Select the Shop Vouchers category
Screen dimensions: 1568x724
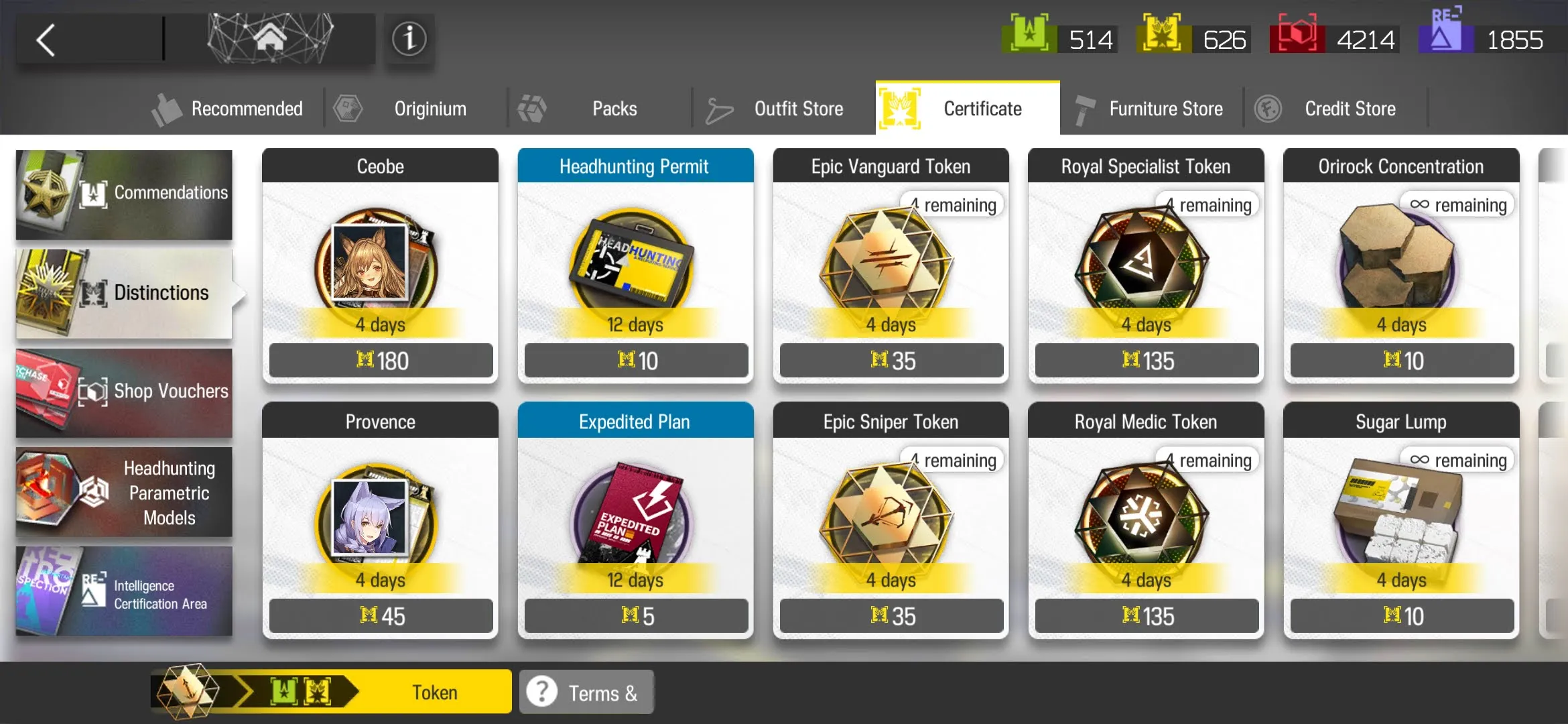(124, 392)
